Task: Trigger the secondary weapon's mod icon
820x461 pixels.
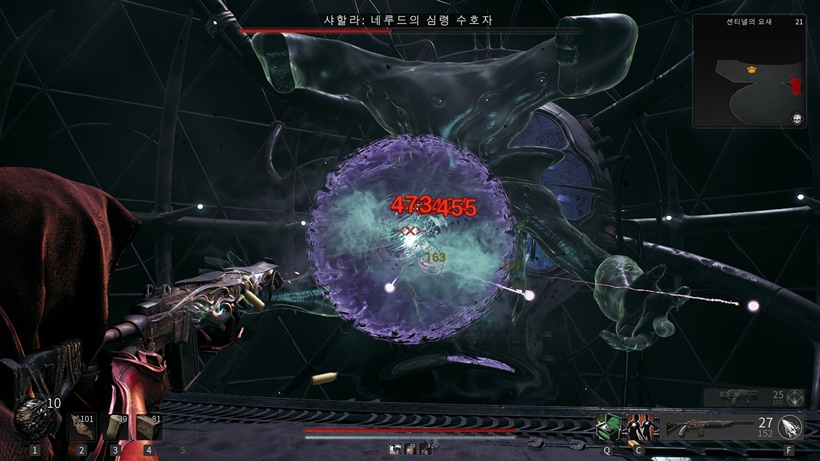Action: (x=796, y=398)
